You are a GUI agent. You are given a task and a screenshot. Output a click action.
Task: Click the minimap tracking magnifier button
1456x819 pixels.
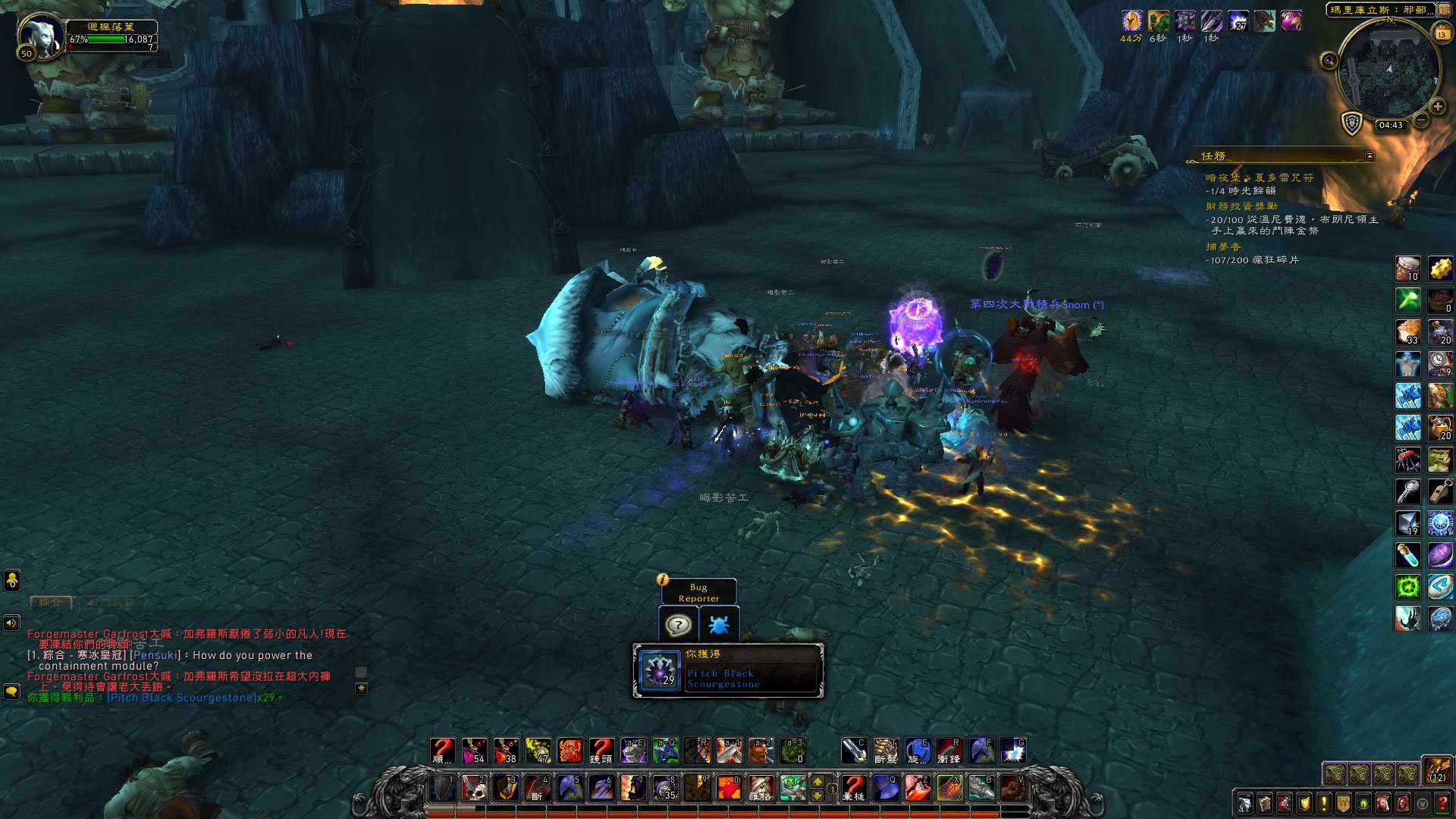coord(1329,61)
